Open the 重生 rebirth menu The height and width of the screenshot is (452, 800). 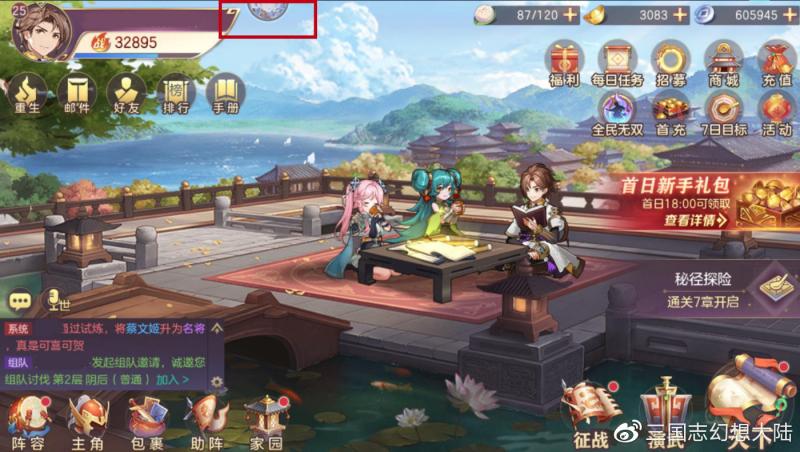coord(26,95)
